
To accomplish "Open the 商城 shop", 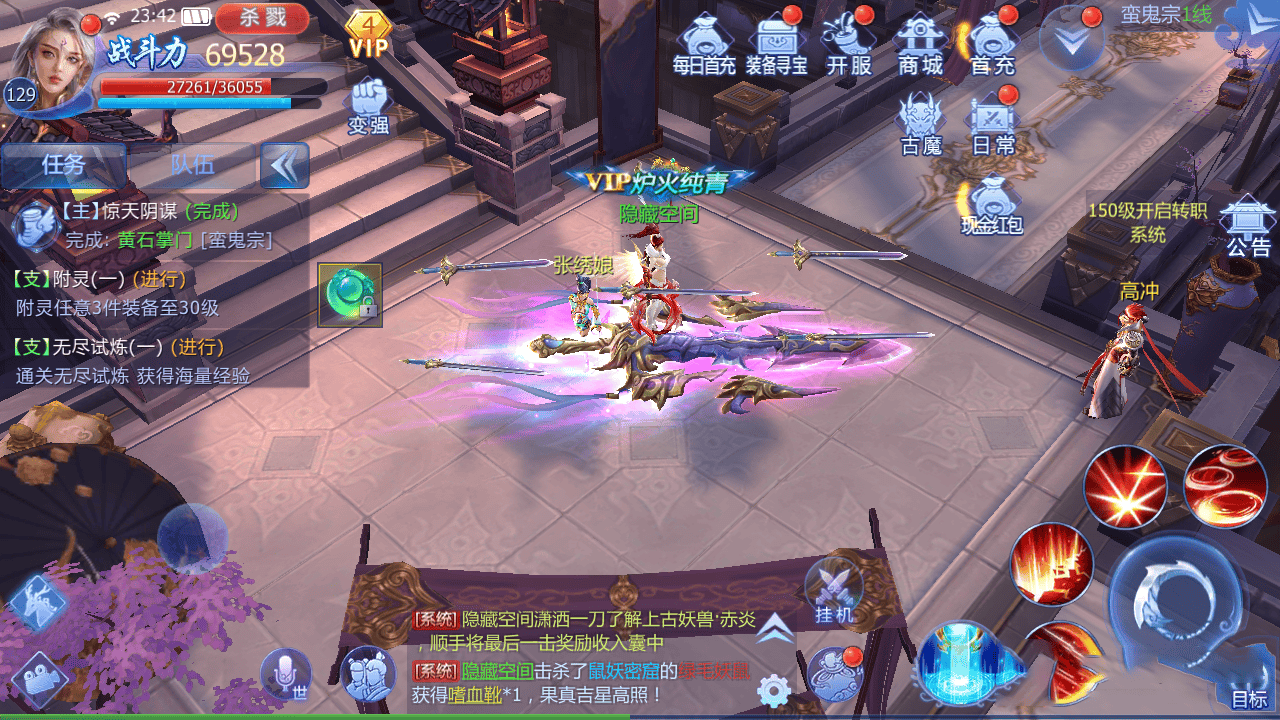I will [921, 44].
